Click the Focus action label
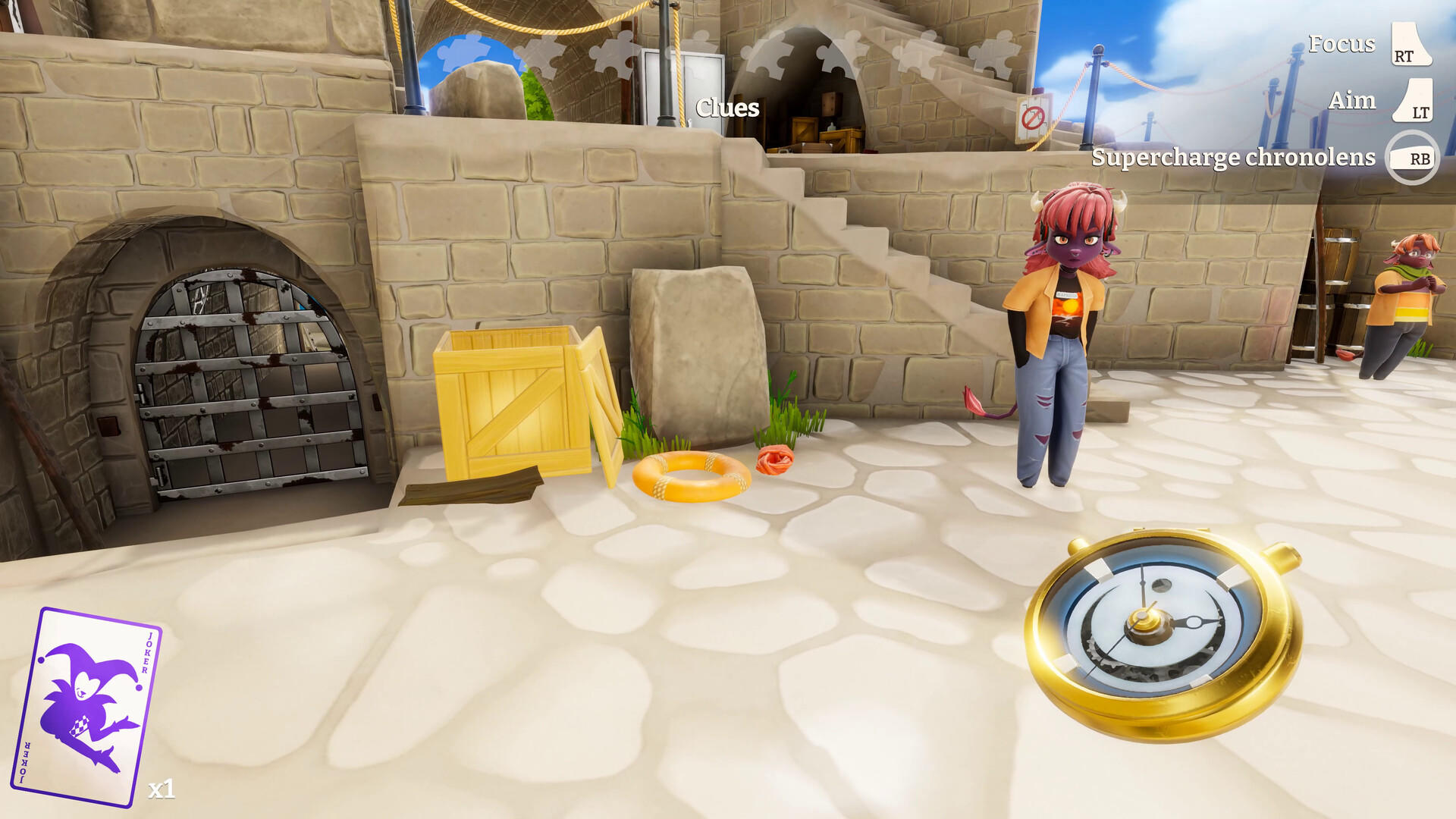 1340,45
